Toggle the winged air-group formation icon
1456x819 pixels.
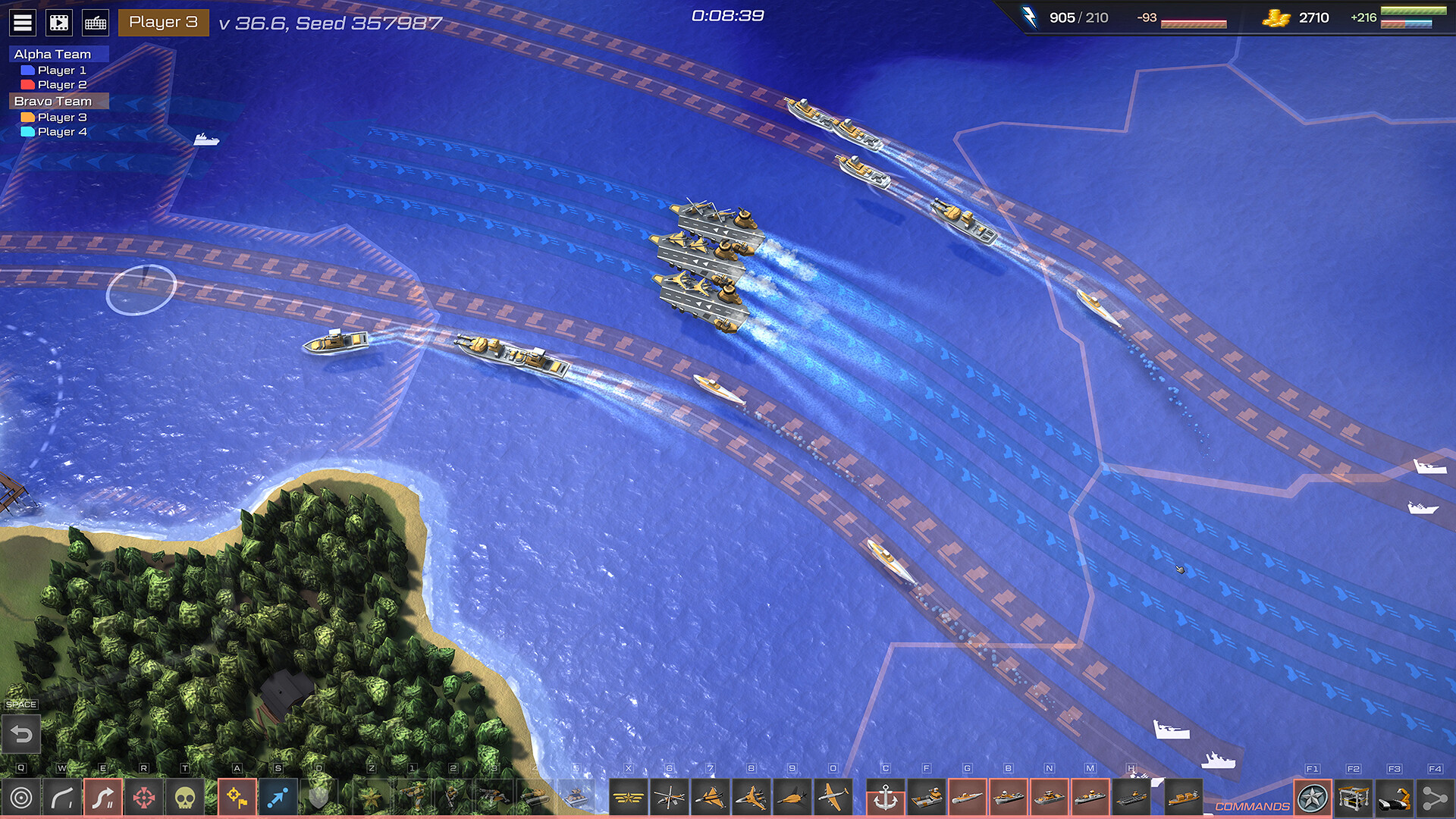[x=629, y=798]
